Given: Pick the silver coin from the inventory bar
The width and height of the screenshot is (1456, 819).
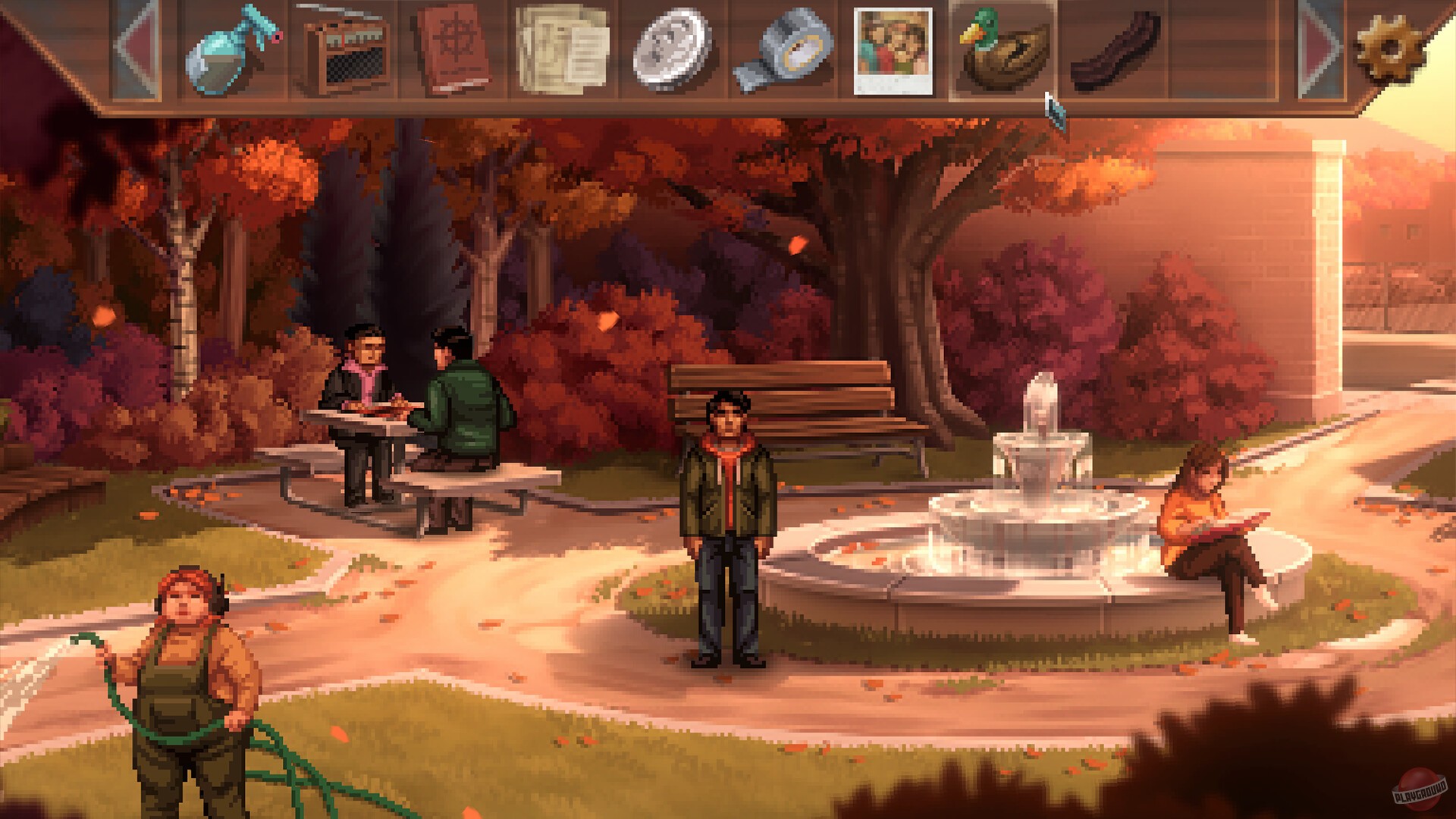Looking at the screenshot, I should click(x=672, y=49).
